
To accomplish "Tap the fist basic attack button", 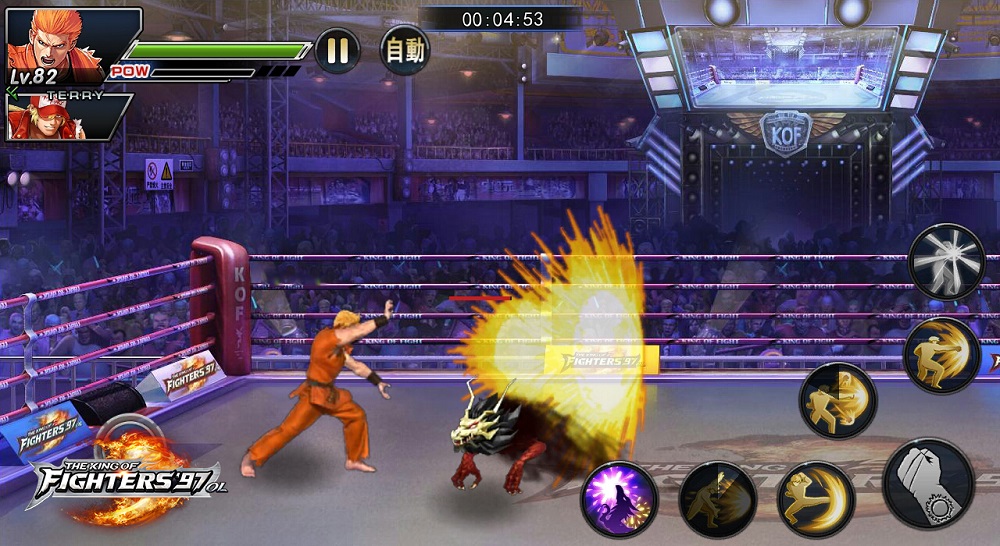I will (x=928, y=484).
